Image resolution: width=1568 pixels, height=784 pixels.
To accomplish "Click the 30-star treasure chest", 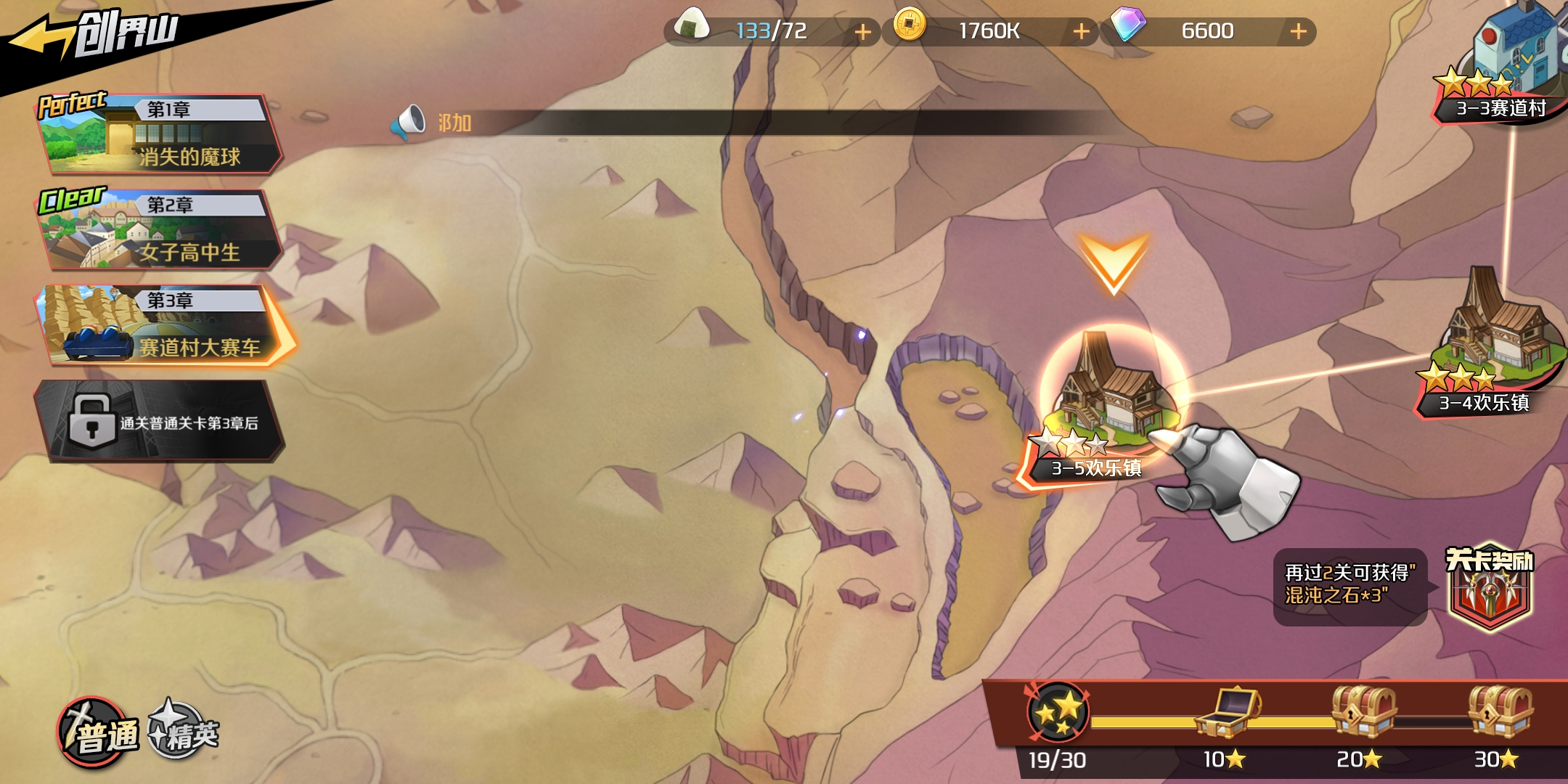I will coord(1499,711).
